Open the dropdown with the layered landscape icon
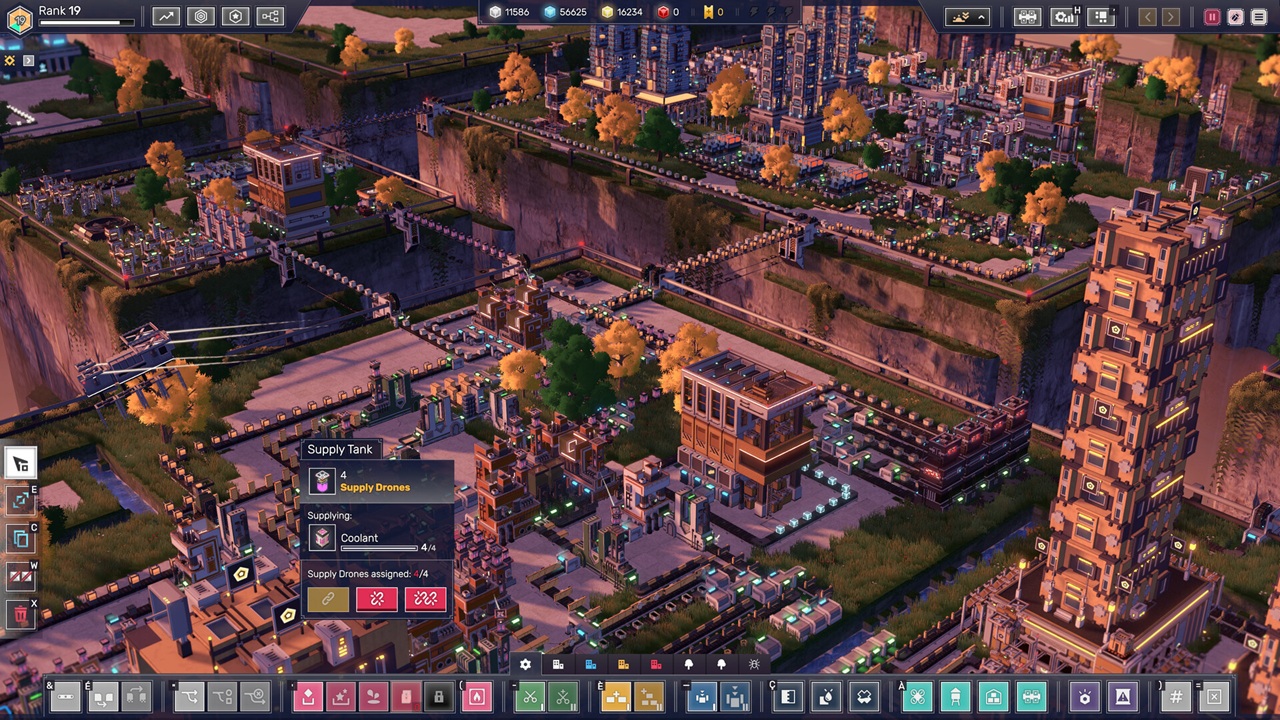This screenshot has width=1280, height=720. 969,17
